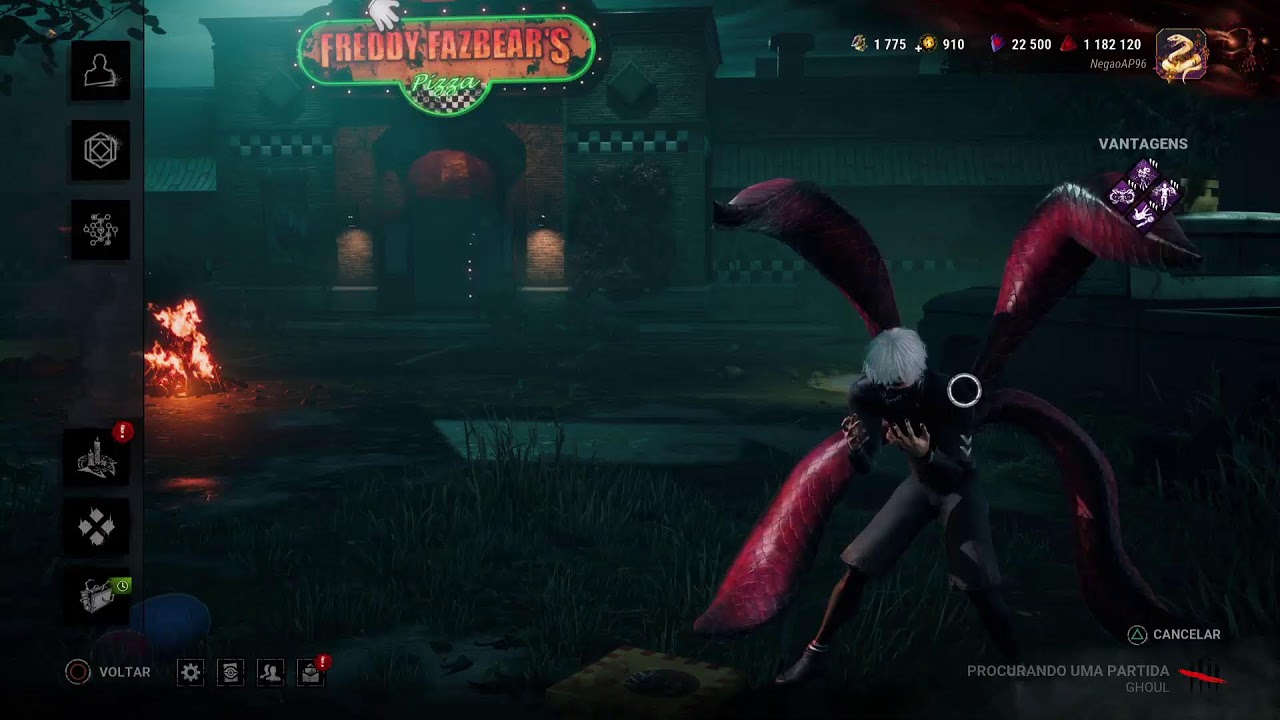1280x720 pixels.
Task: Open settings via the gear icon
Action: [x=191, y=672]
